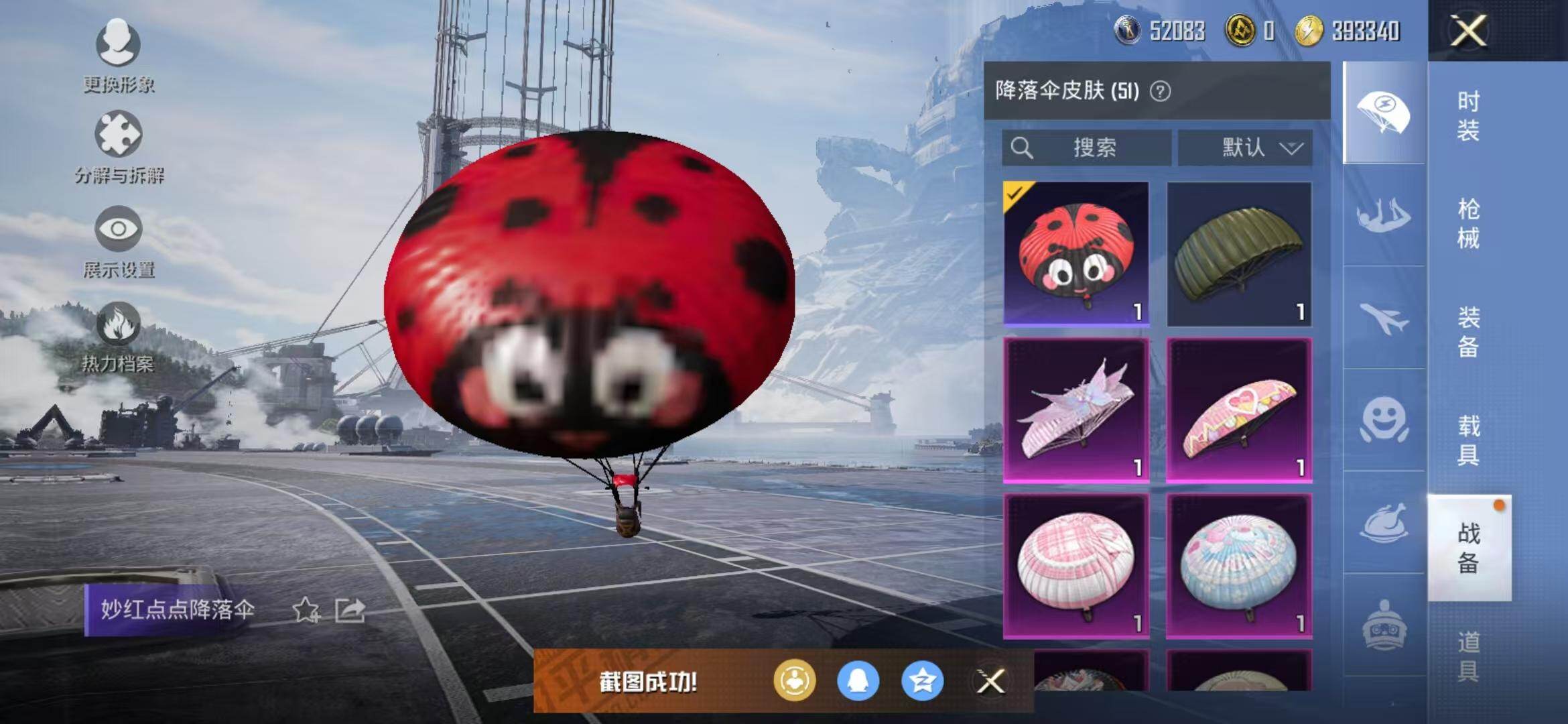Screen dimensions: 1568x724
Task: Select the ladybug parachute skin
Action: (1076, 253)
